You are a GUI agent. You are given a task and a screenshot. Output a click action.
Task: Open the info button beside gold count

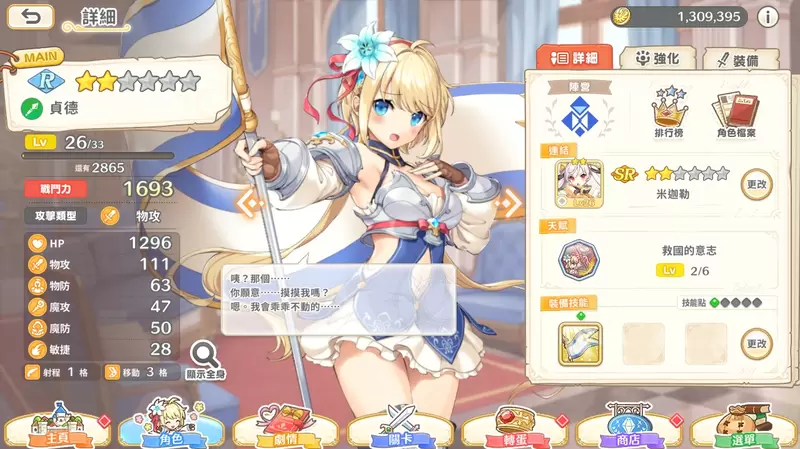[x=768, y=17]
